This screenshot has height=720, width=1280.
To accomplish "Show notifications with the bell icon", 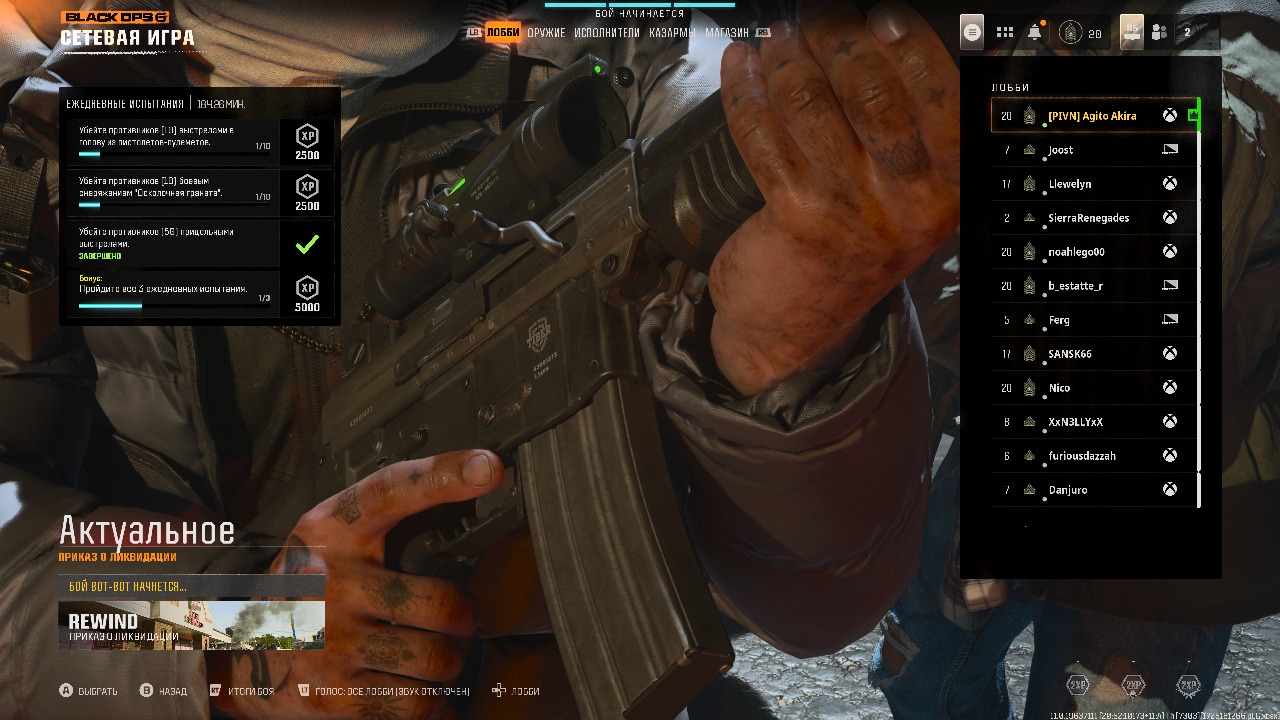I will (x=1035, y=33).
